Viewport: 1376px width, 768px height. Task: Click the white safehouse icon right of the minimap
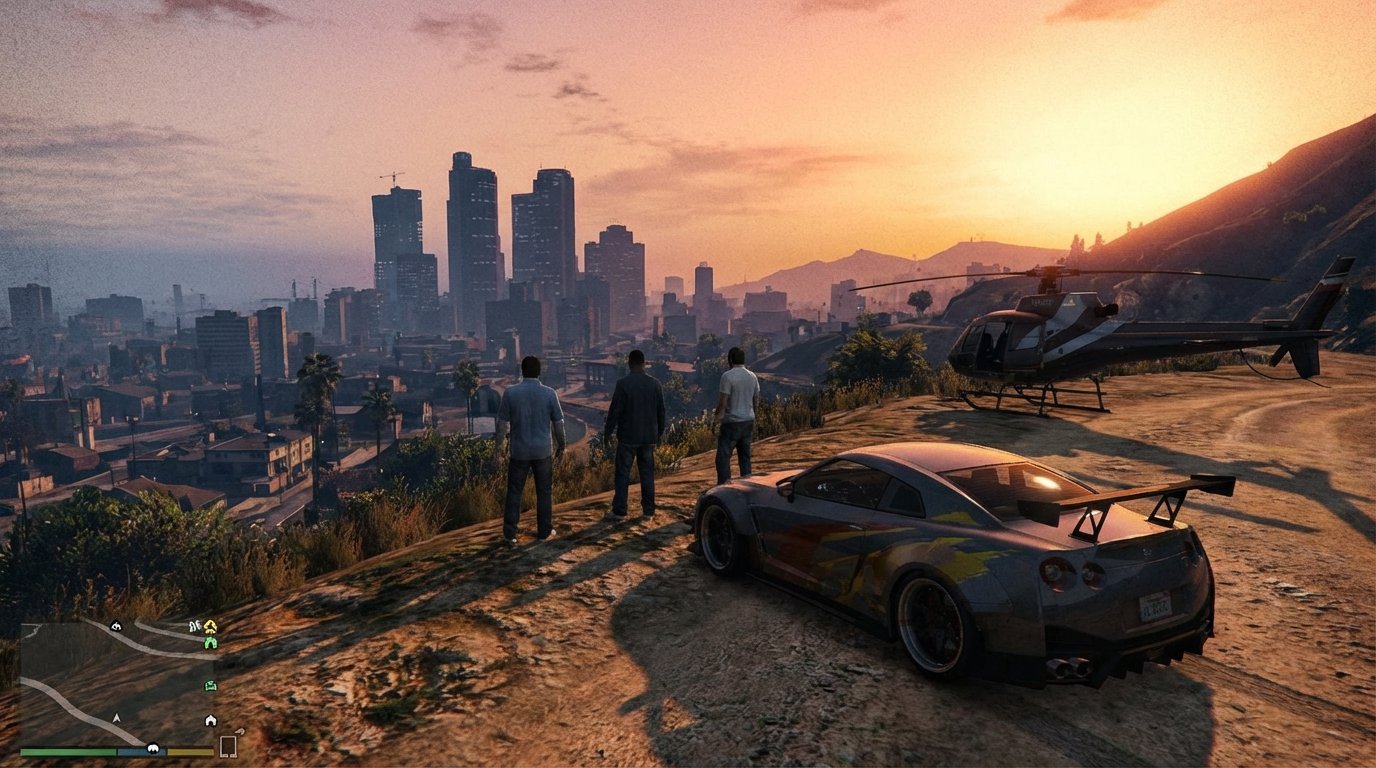(x=211, y=719)
